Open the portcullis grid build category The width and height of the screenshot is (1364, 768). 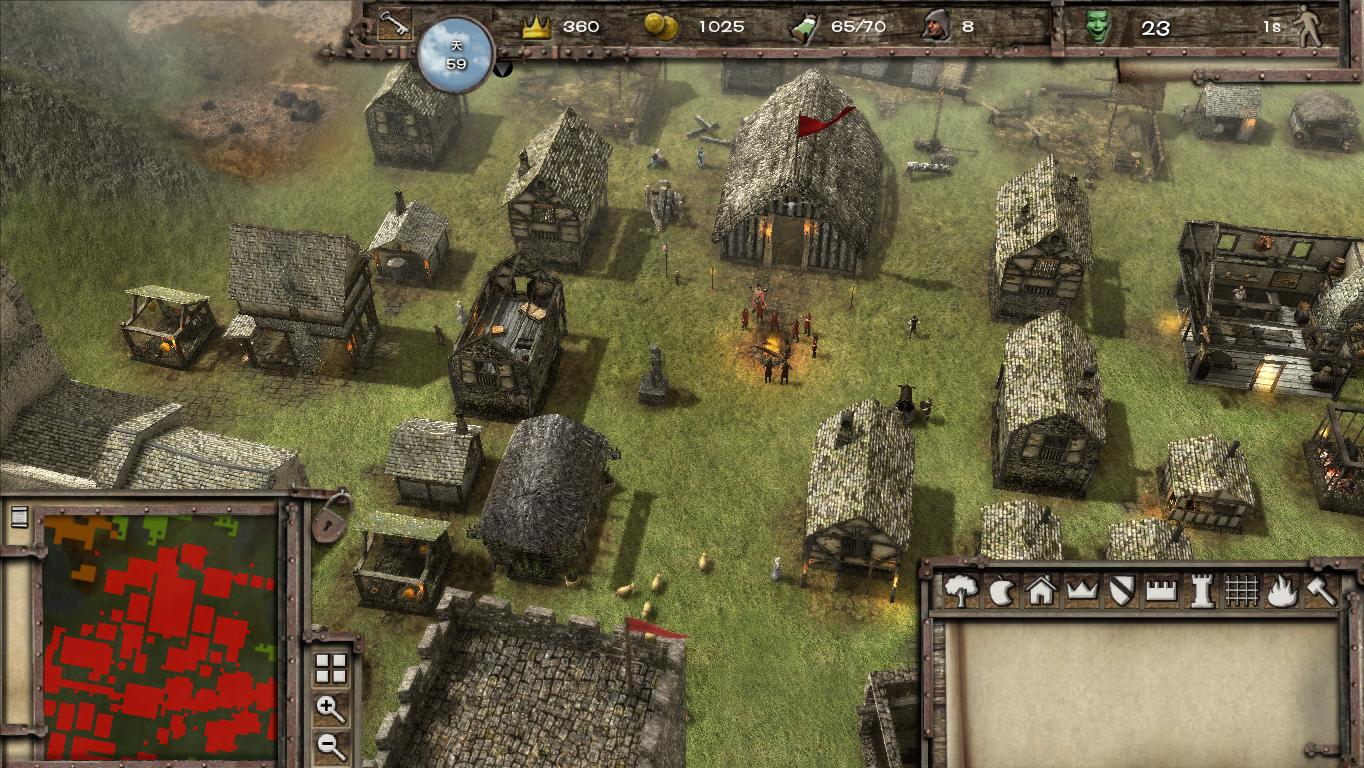coord(1241,591)
